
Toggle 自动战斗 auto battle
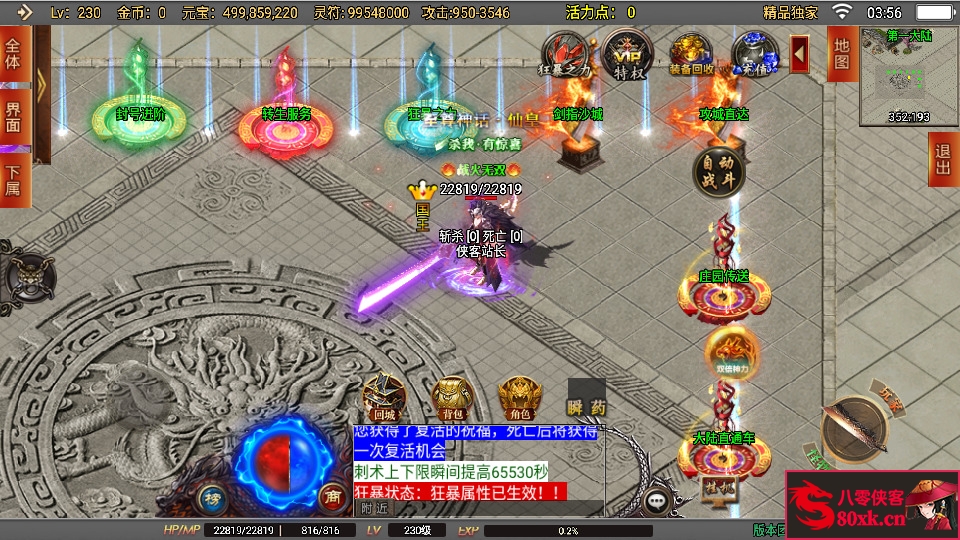pos(719,172)
